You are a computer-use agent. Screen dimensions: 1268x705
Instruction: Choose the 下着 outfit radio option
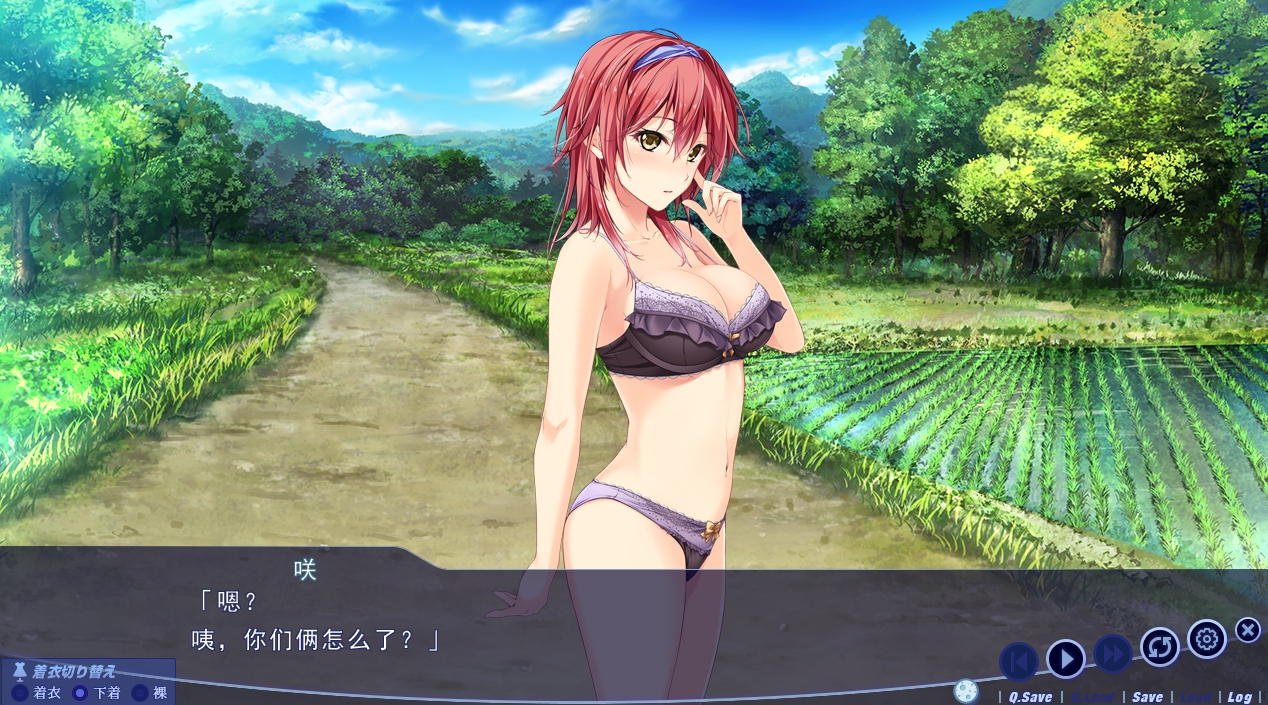pos(80,693)
